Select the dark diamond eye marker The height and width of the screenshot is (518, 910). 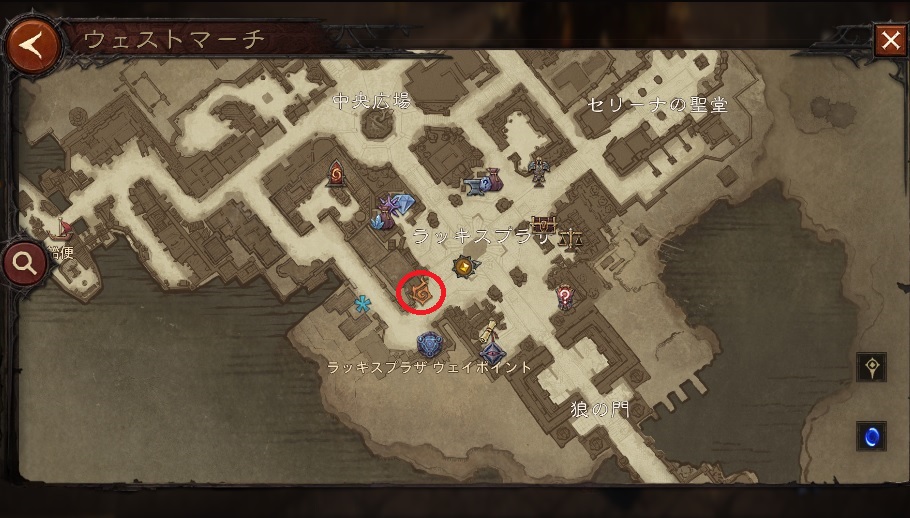click(x=492, y=352)
